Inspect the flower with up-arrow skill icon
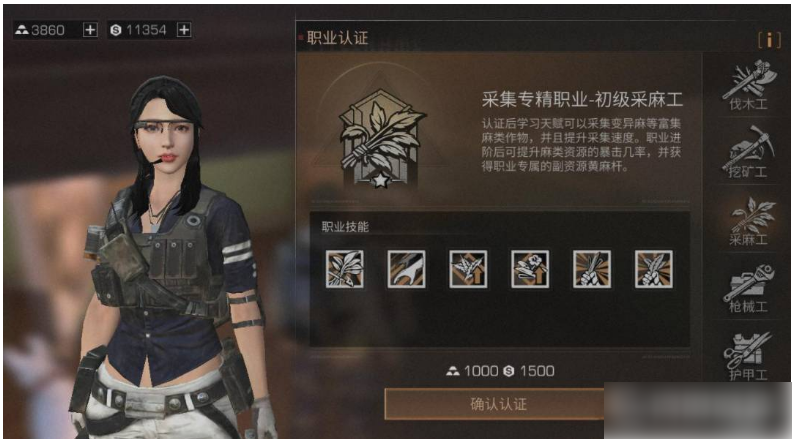The width and height of the screenshot is (792, 439). tap(530, 269)
